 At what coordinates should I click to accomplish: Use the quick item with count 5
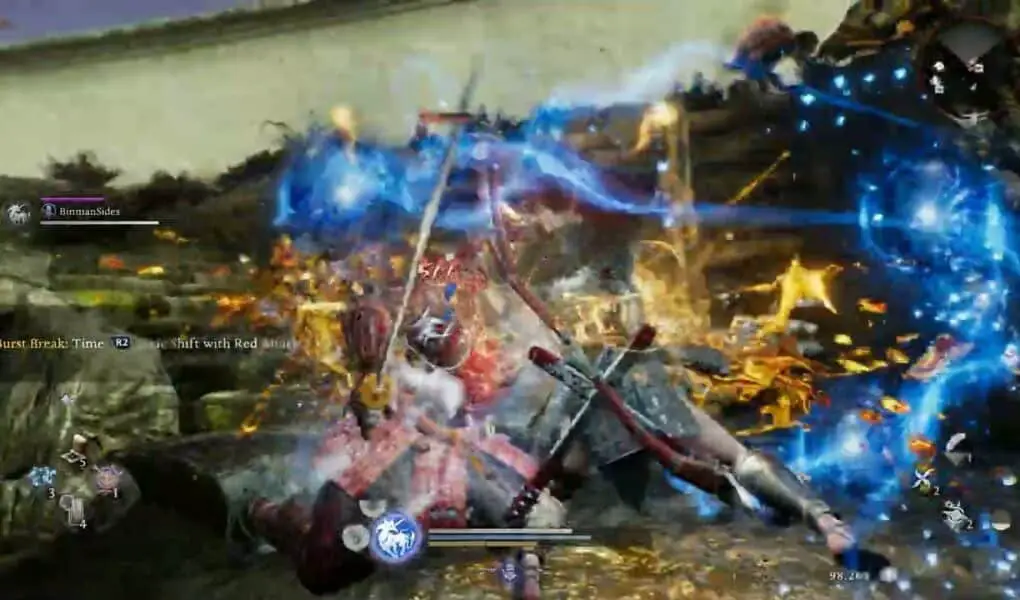click(x=73, y=457)
